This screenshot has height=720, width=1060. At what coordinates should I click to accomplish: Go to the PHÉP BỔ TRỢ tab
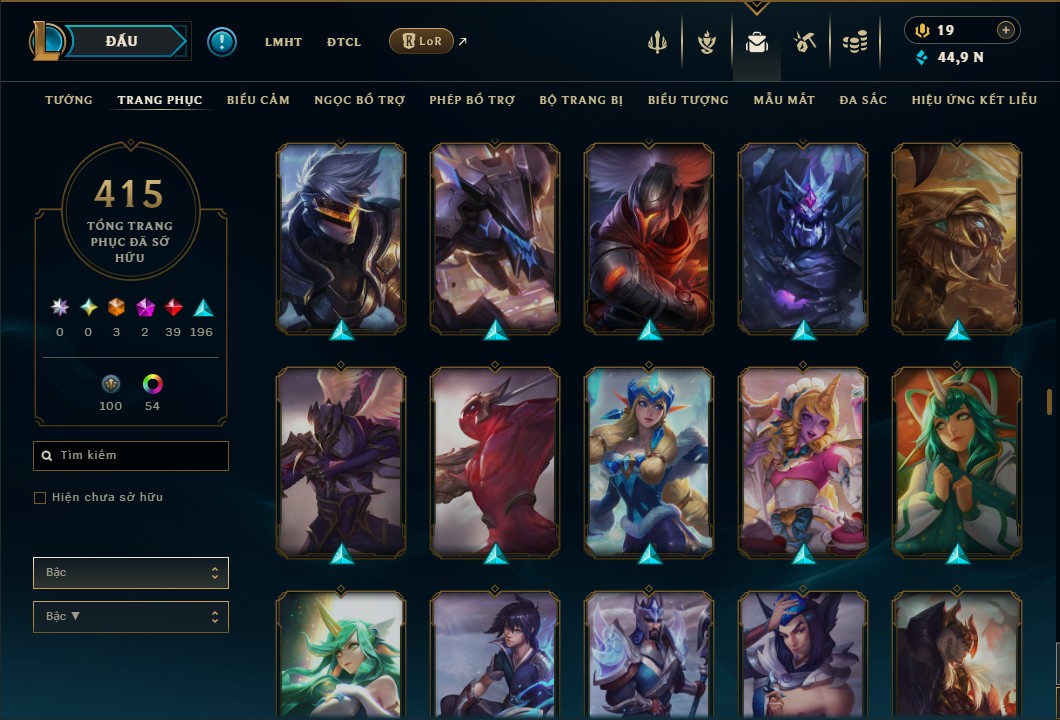(472, 100)
